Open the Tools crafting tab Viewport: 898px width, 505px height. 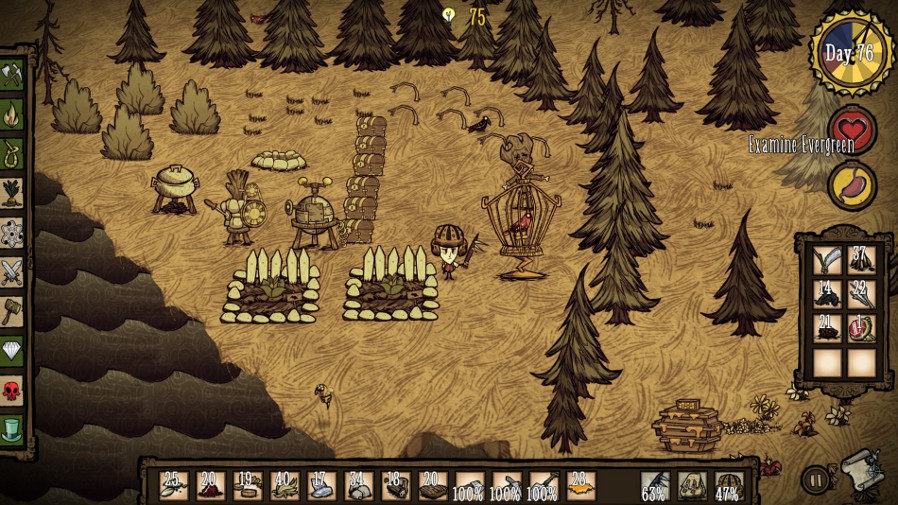(13, 76)
